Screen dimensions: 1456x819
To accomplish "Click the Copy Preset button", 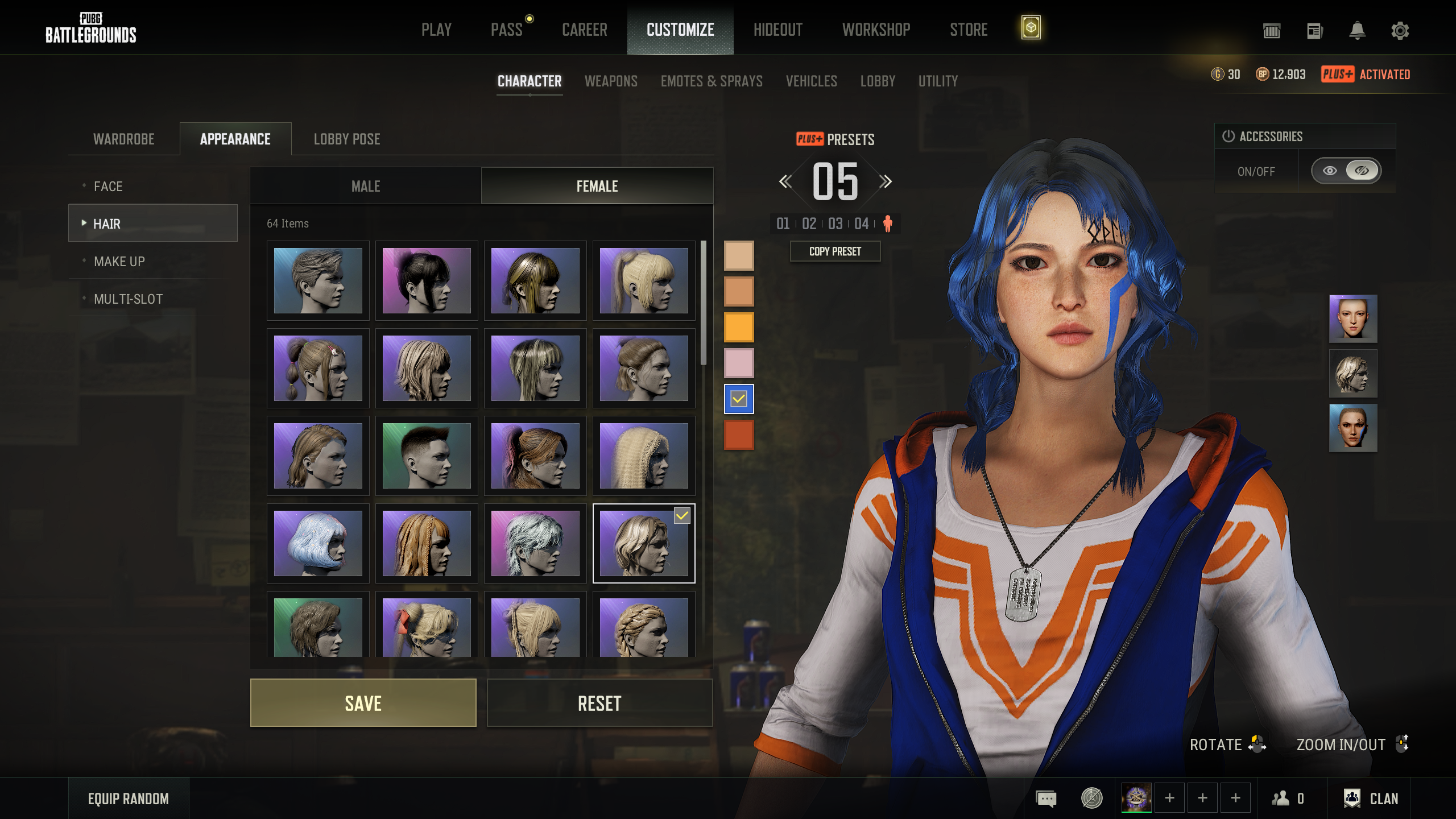I will 835,251.
